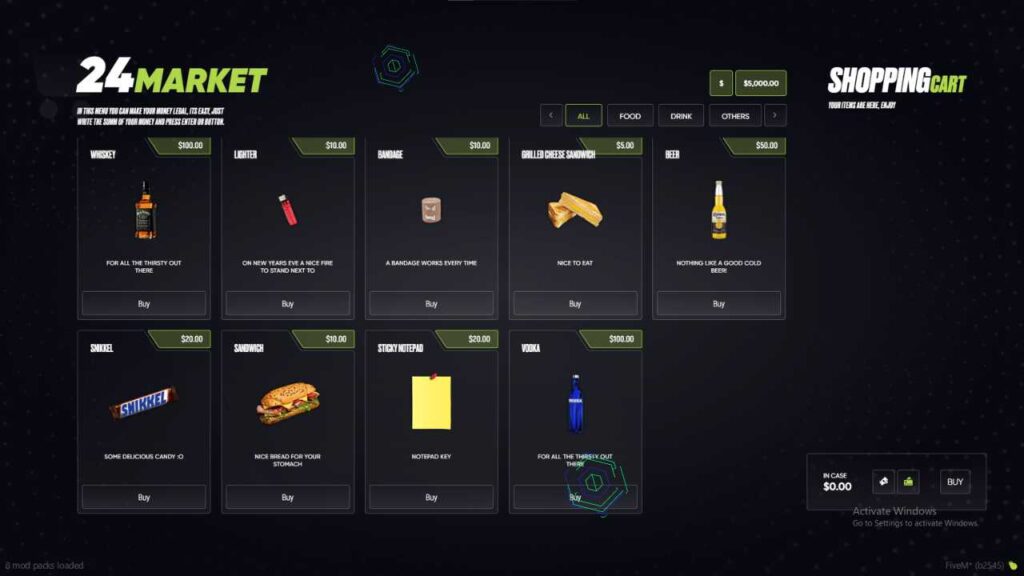1024x576 pixels.
Task: Click Buy under the Beer
Action: [x=719, y=303]
